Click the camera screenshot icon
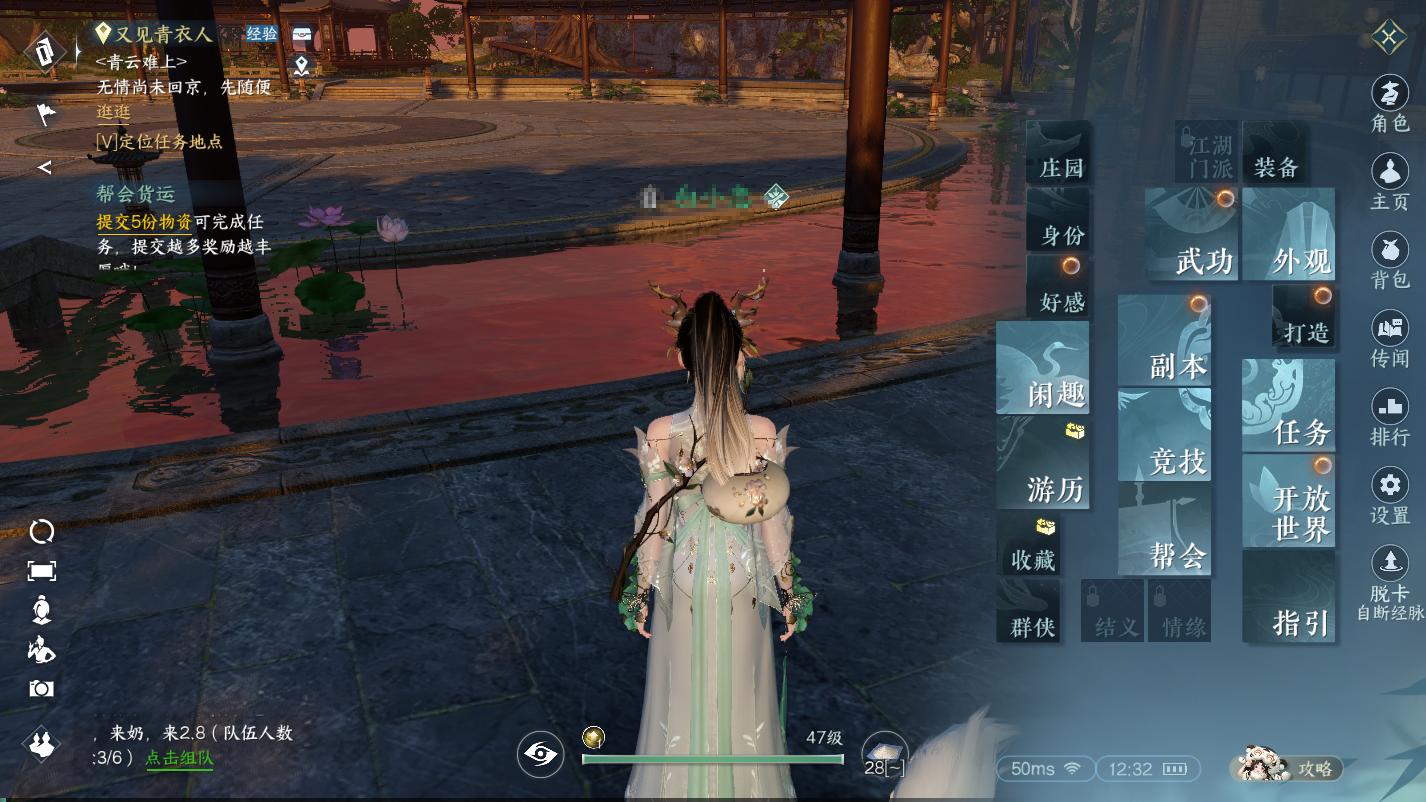 coord(41,689)
